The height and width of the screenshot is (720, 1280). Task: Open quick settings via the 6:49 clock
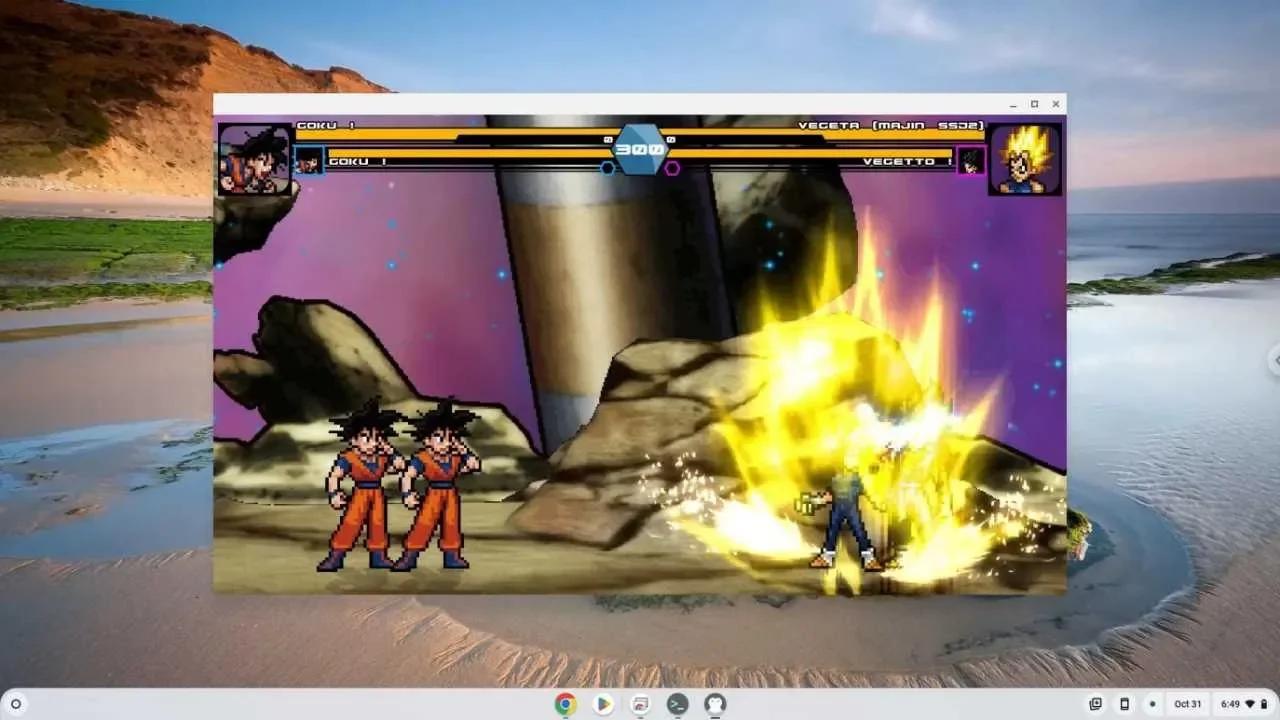point(1231,704)
